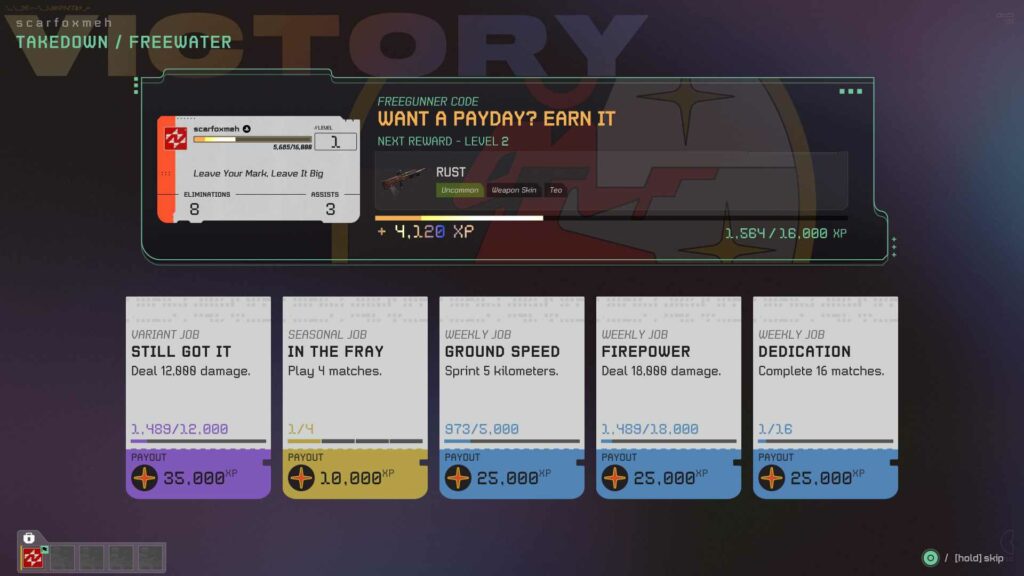View the Rust weapon skin reward

(x=611, y=181)
